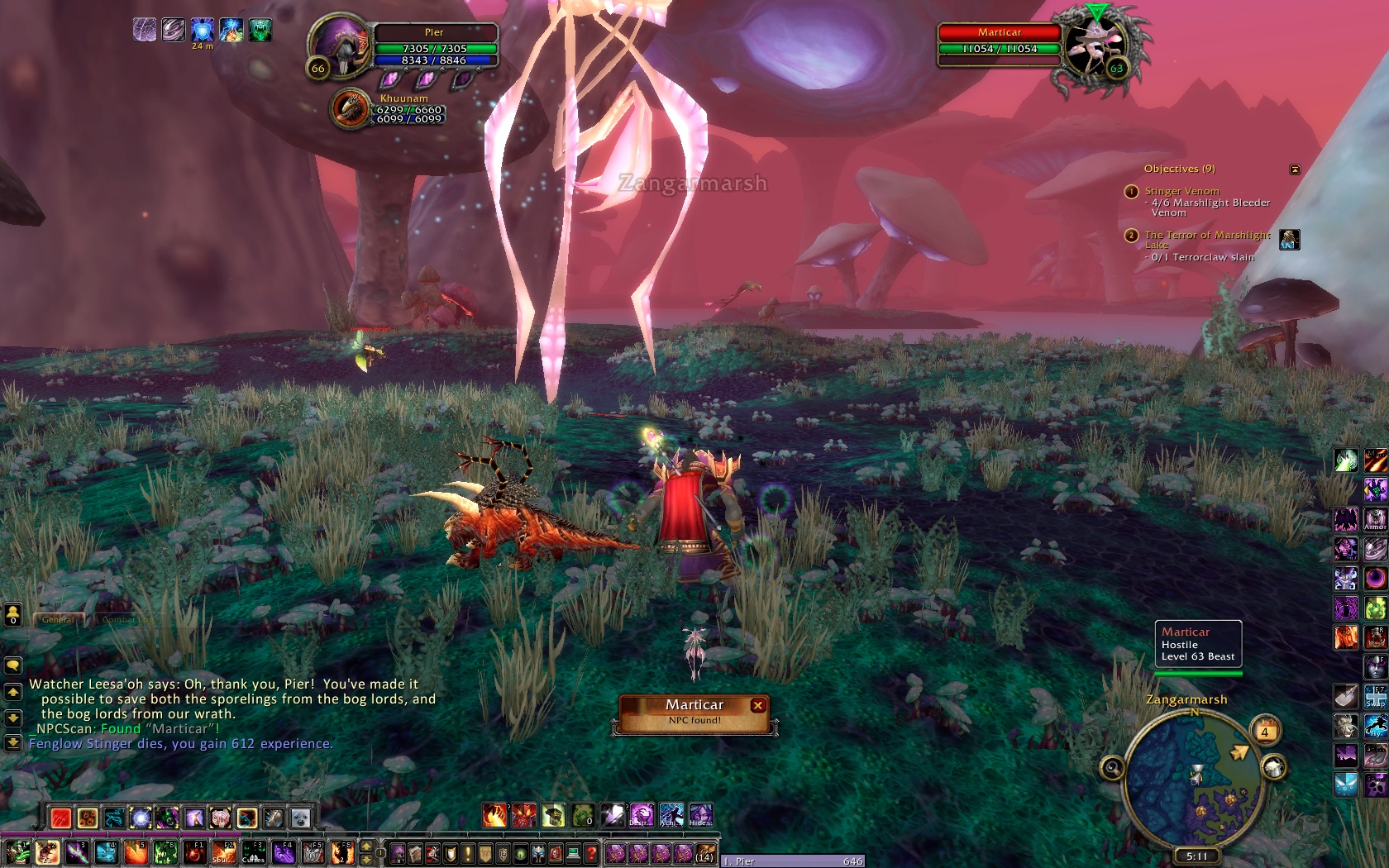This screenshot has width=1389, height=868.
Task: Open the calendar showing day 4
Action: pos(1264,732)
